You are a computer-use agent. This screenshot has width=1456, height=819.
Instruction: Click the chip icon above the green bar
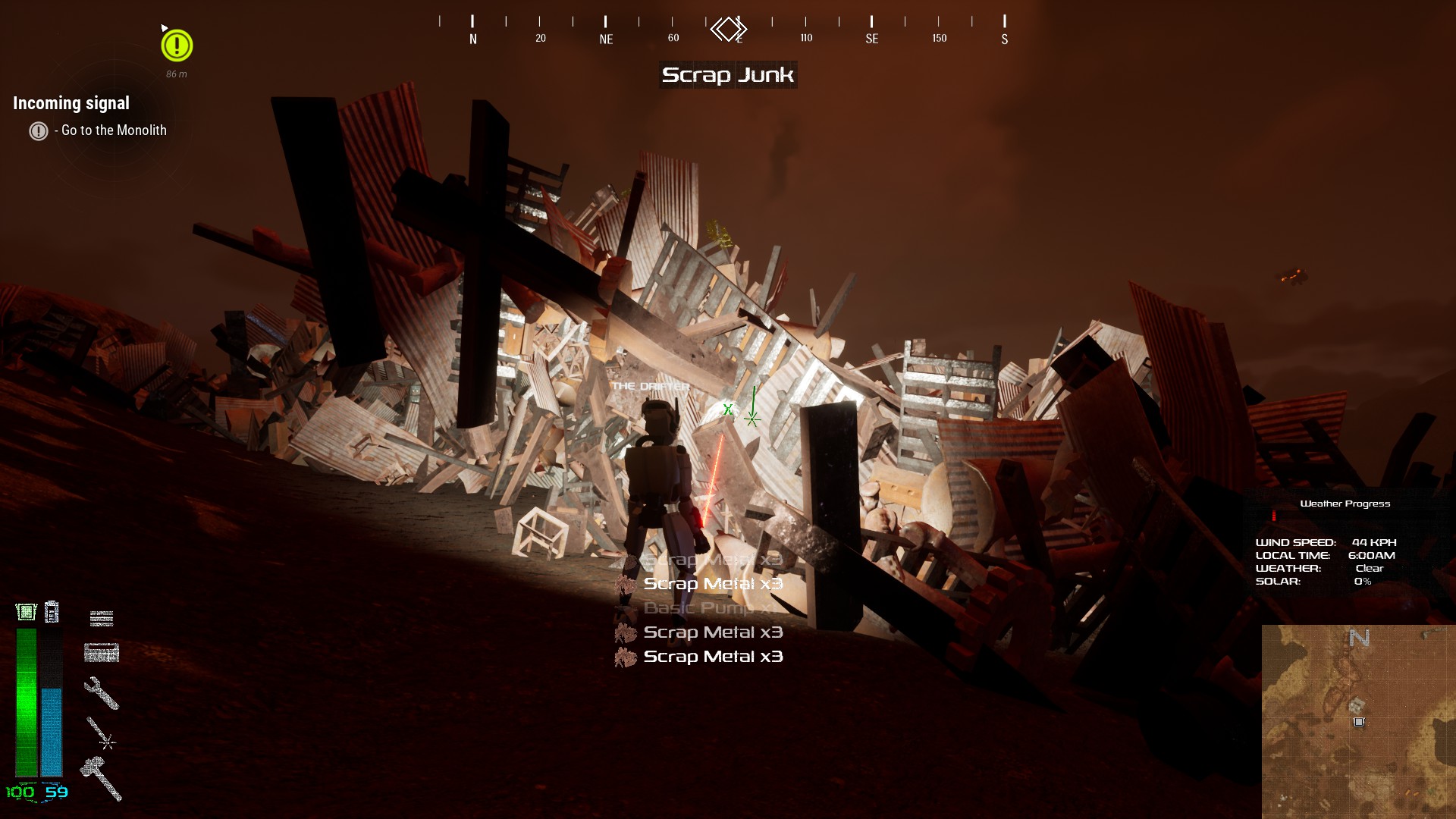point(27,612)
